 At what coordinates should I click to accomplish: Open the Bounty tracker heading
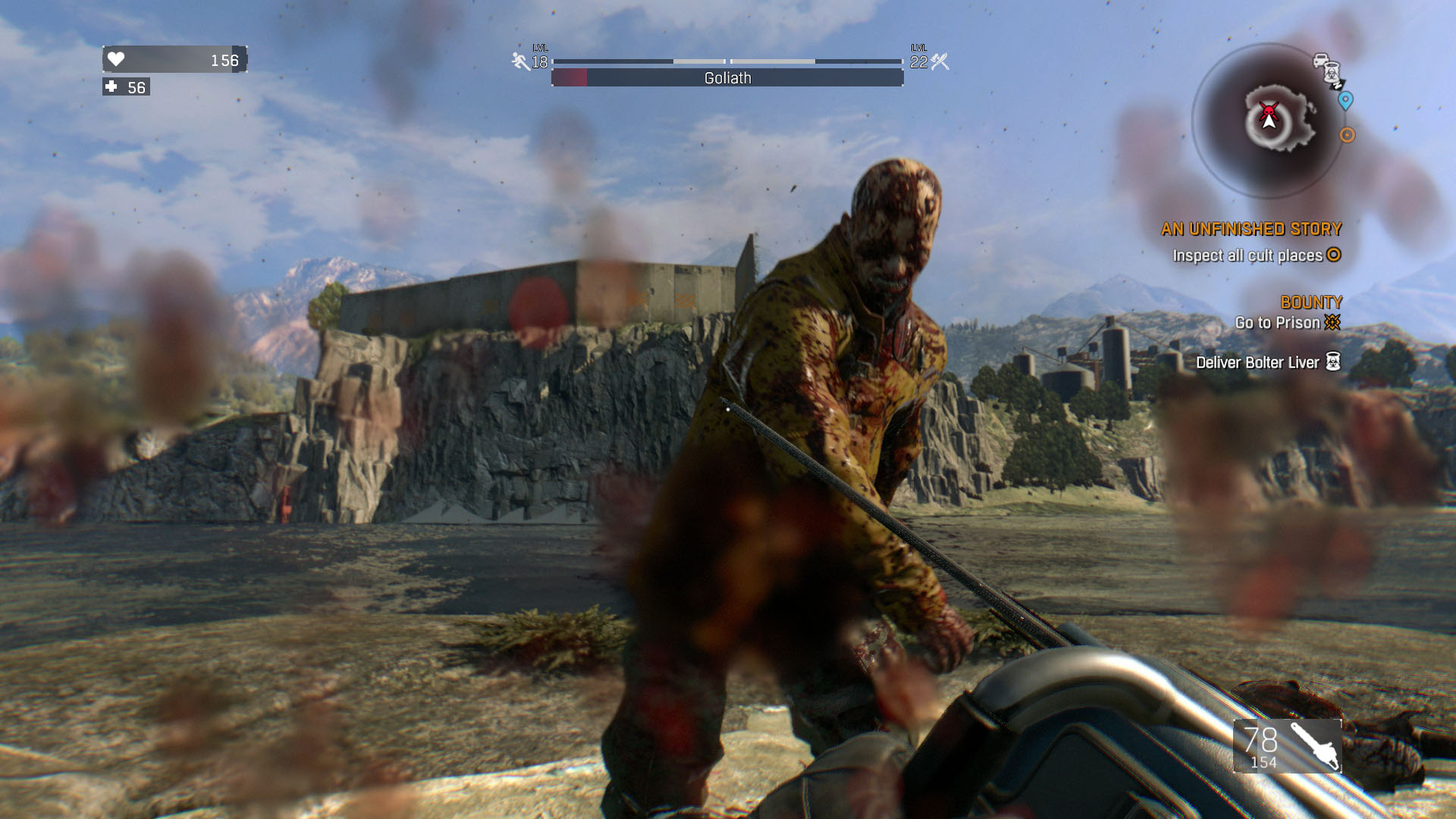click(1311, 303)
